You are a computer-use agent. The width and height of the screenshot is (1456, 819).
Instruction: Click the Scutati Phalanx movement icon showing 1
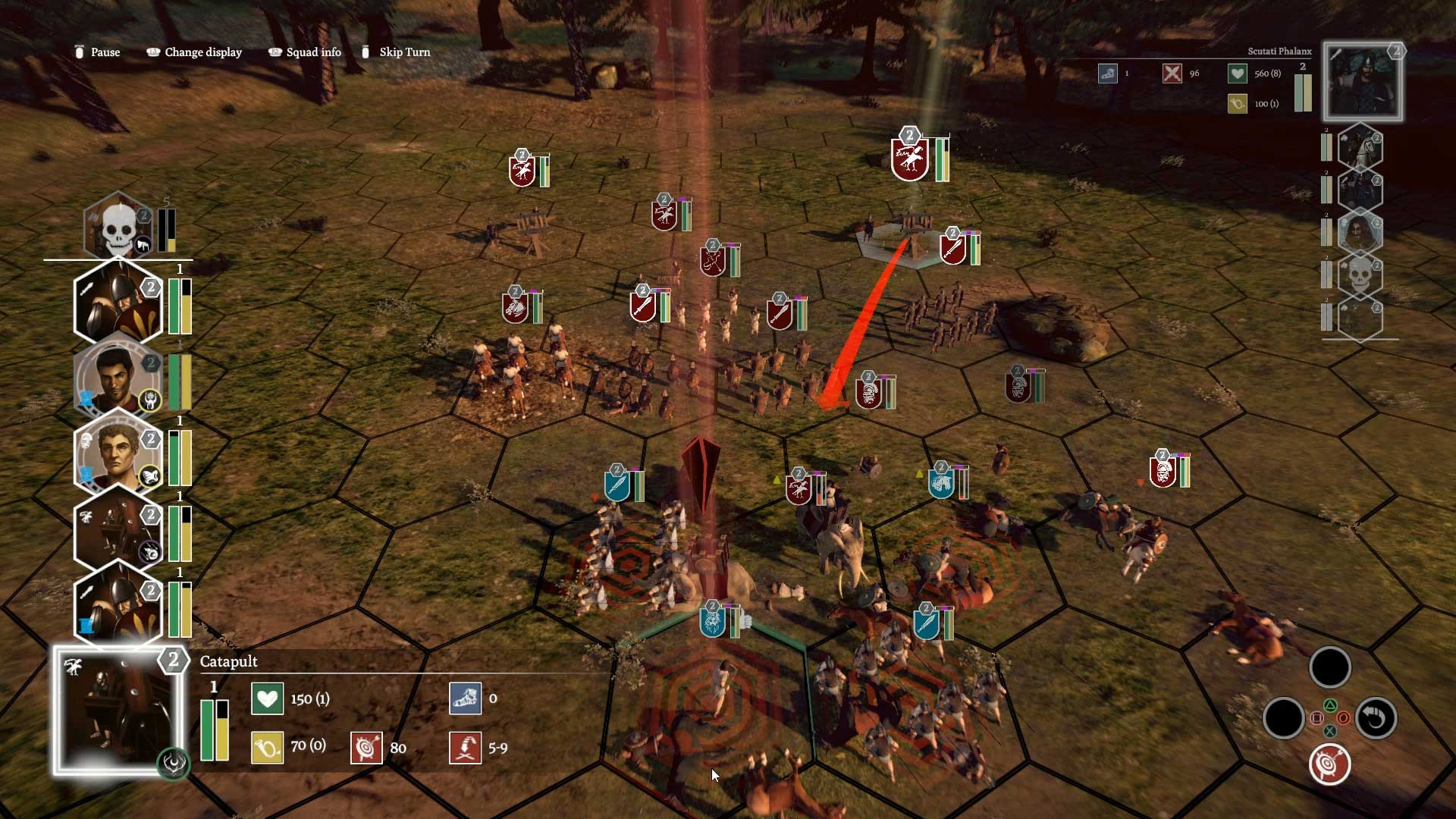[1108, 74]
